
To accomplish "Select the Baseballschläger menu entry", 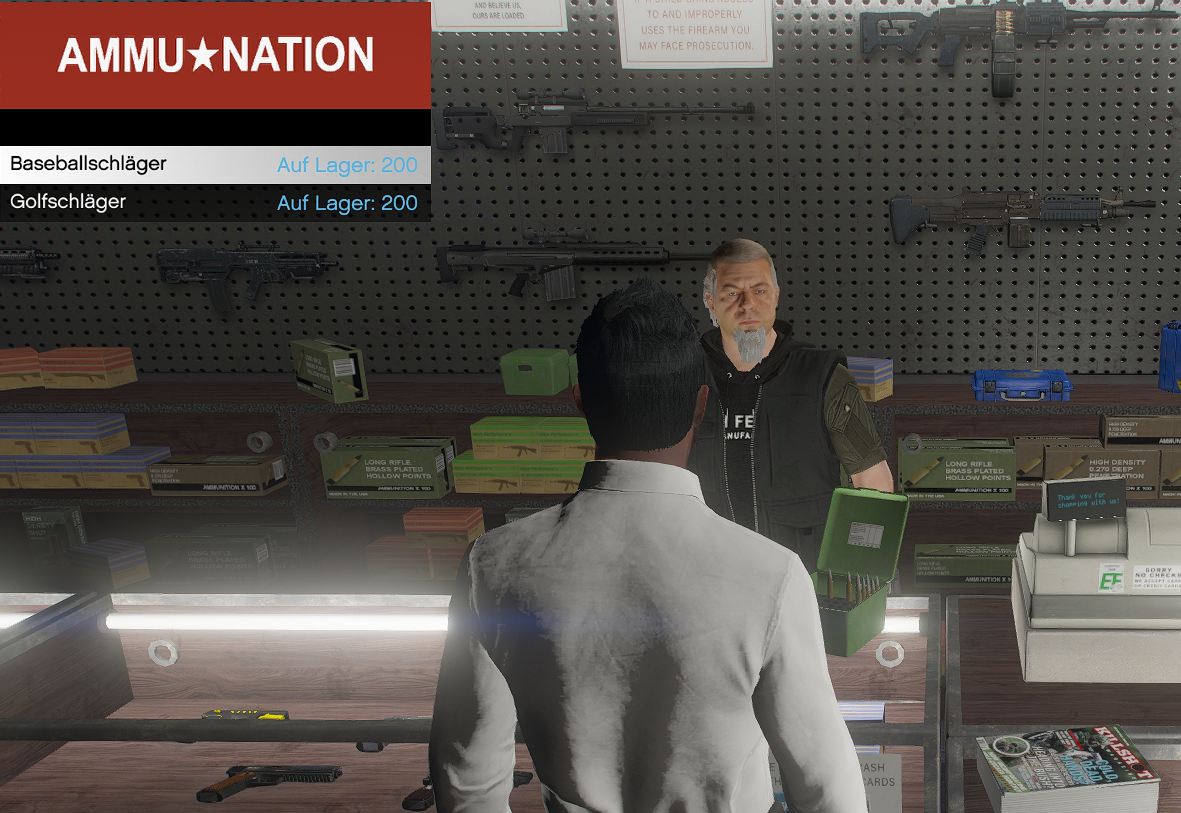I will pos(215,164).
